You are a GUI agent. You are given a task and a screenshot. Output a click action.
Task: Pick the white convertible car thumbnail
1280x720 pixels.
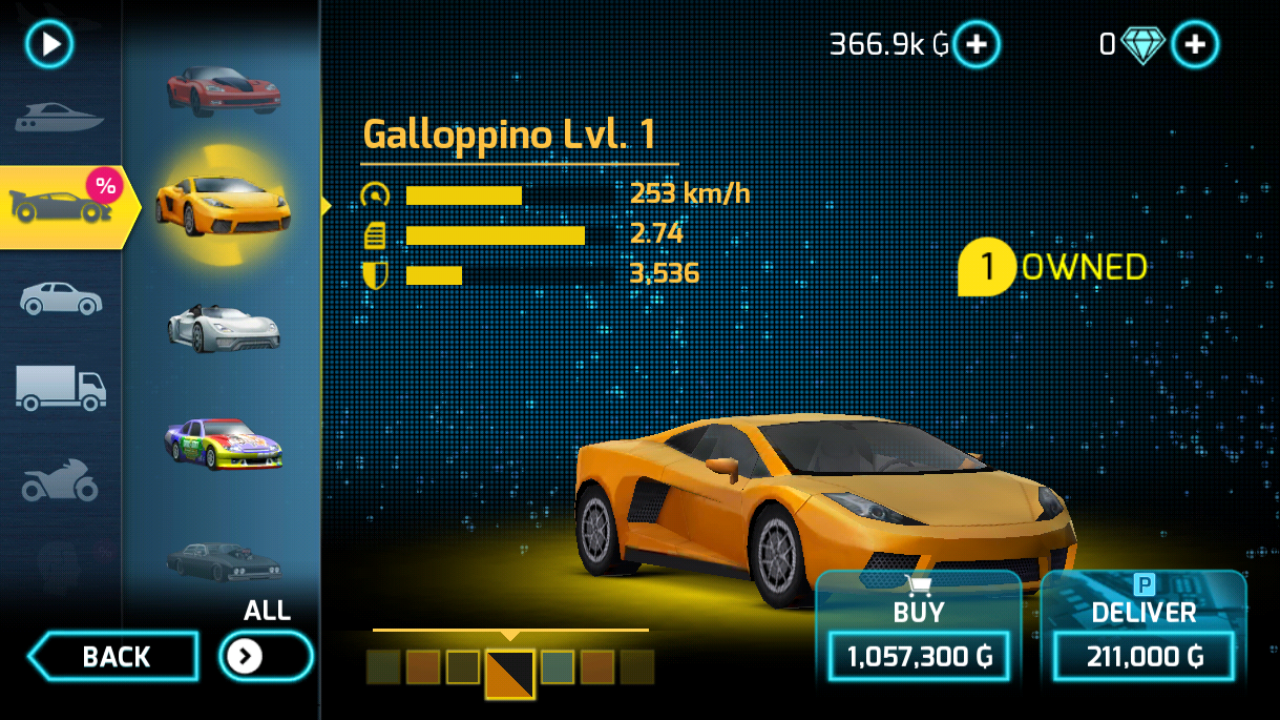click(x=223, y=327)
